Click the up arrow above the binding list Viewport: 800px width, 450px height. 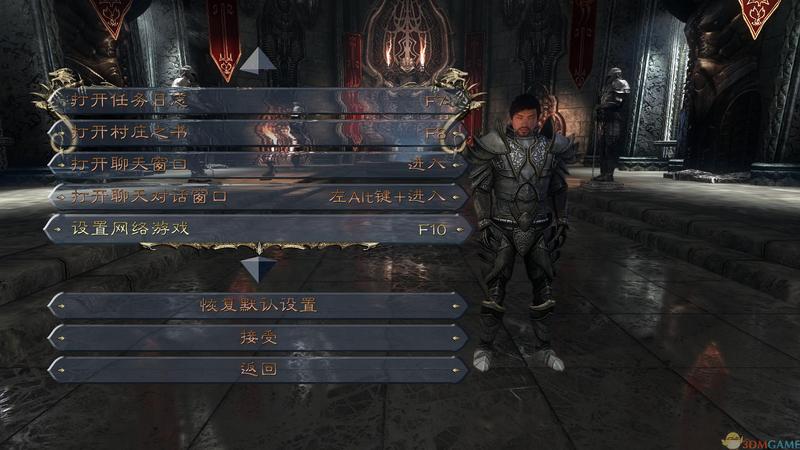click(x=259, y=60)
